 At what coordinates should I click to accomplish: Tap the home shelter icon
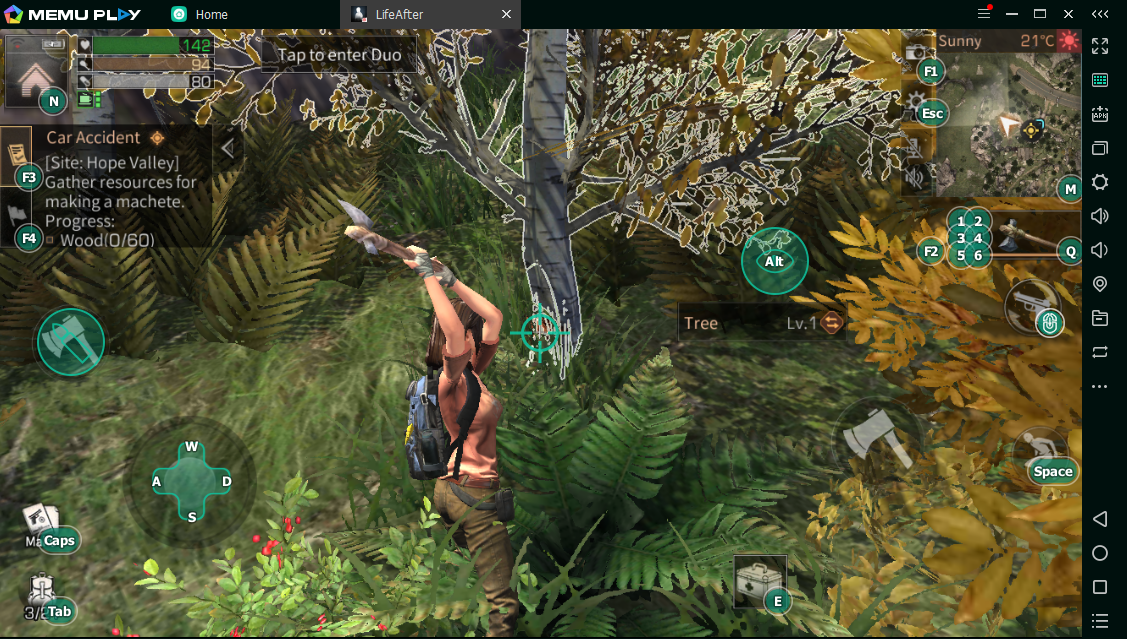point(35,74)
